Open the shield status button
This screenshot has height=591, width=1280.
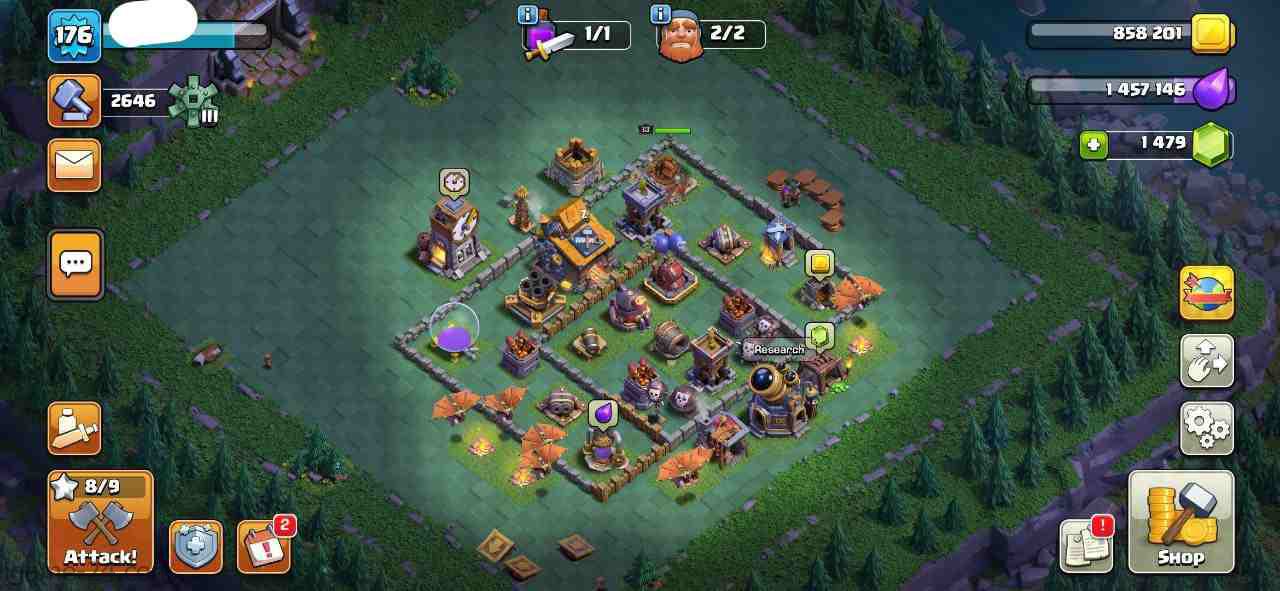pyautogui.click(x=195, y=546)
